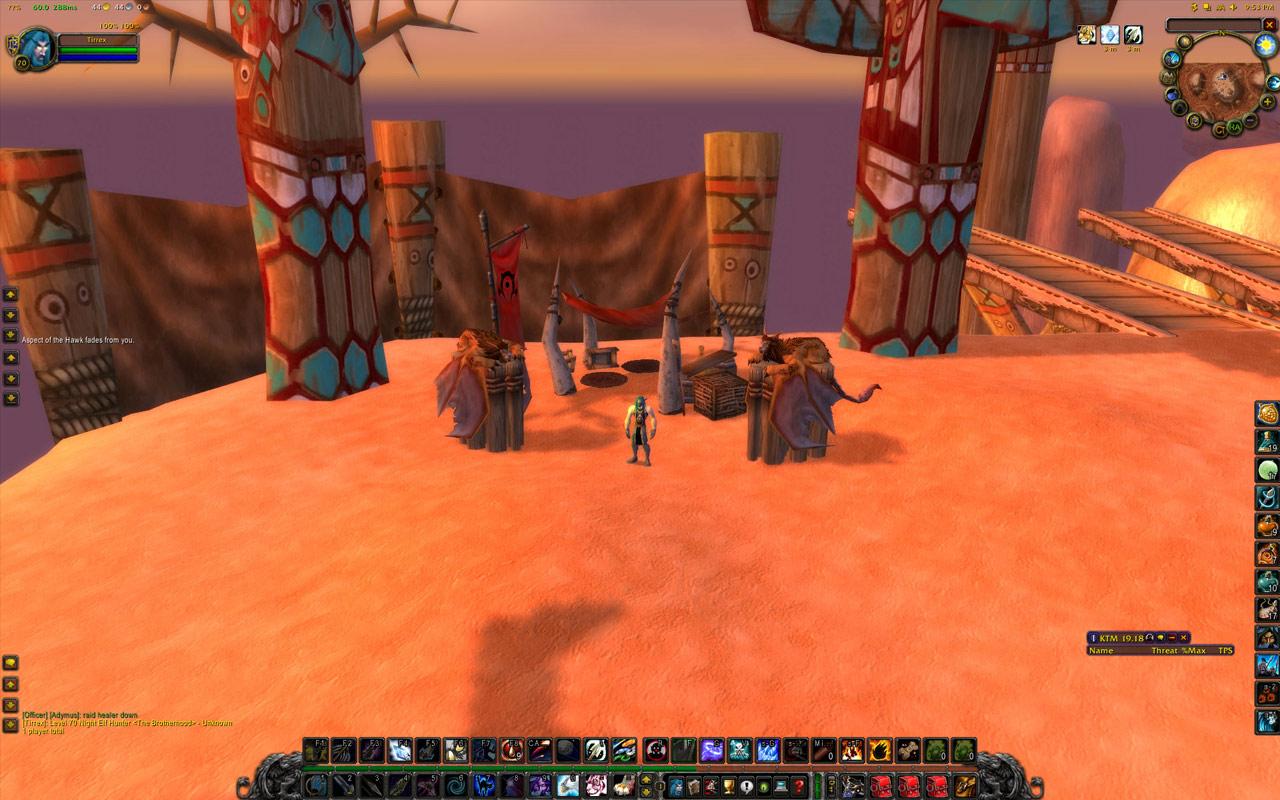Image resolution: width=1280 pixels, height=800 pixels.
Task: Open the green RA minimap button
Action: 1236,127
